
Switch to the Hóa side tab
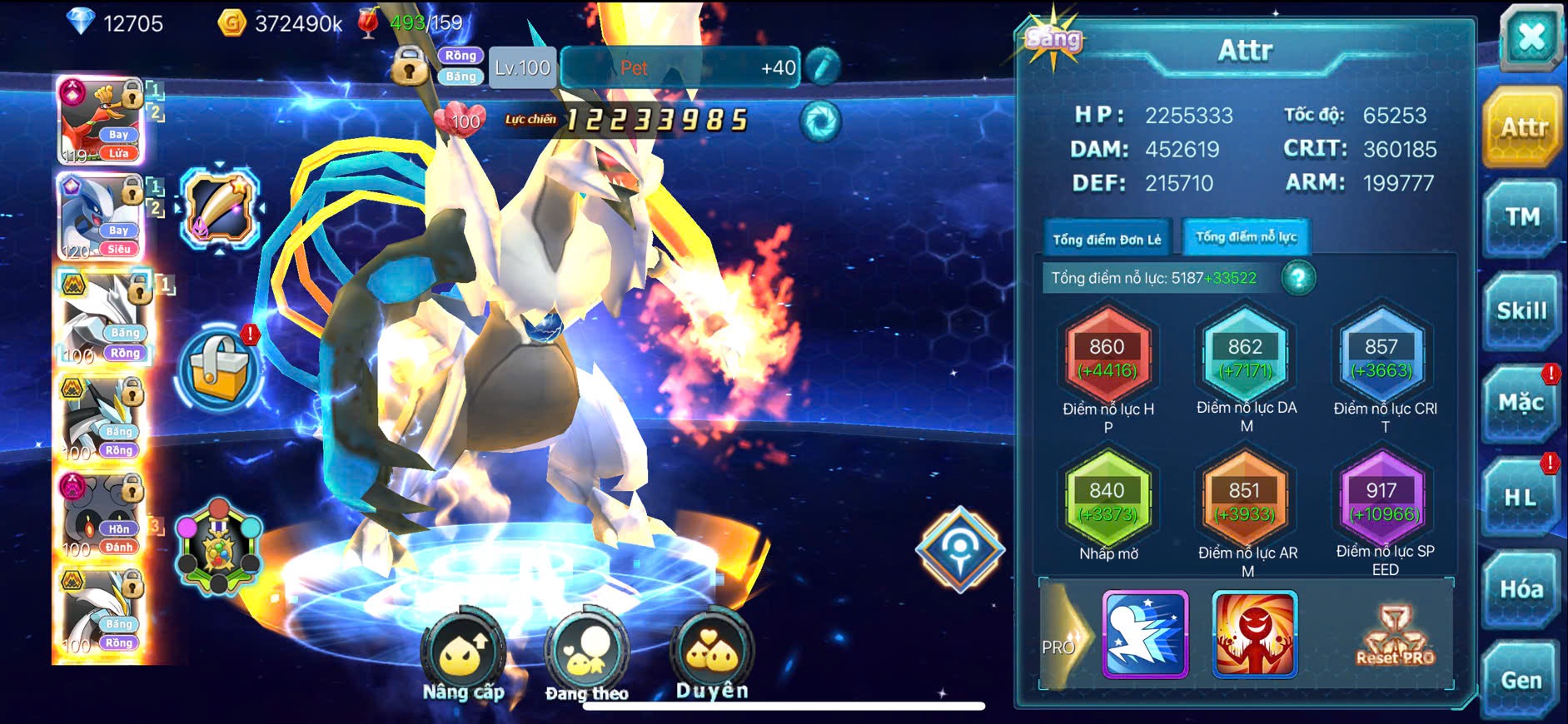pyautogui.click(x=1521, y=590)
